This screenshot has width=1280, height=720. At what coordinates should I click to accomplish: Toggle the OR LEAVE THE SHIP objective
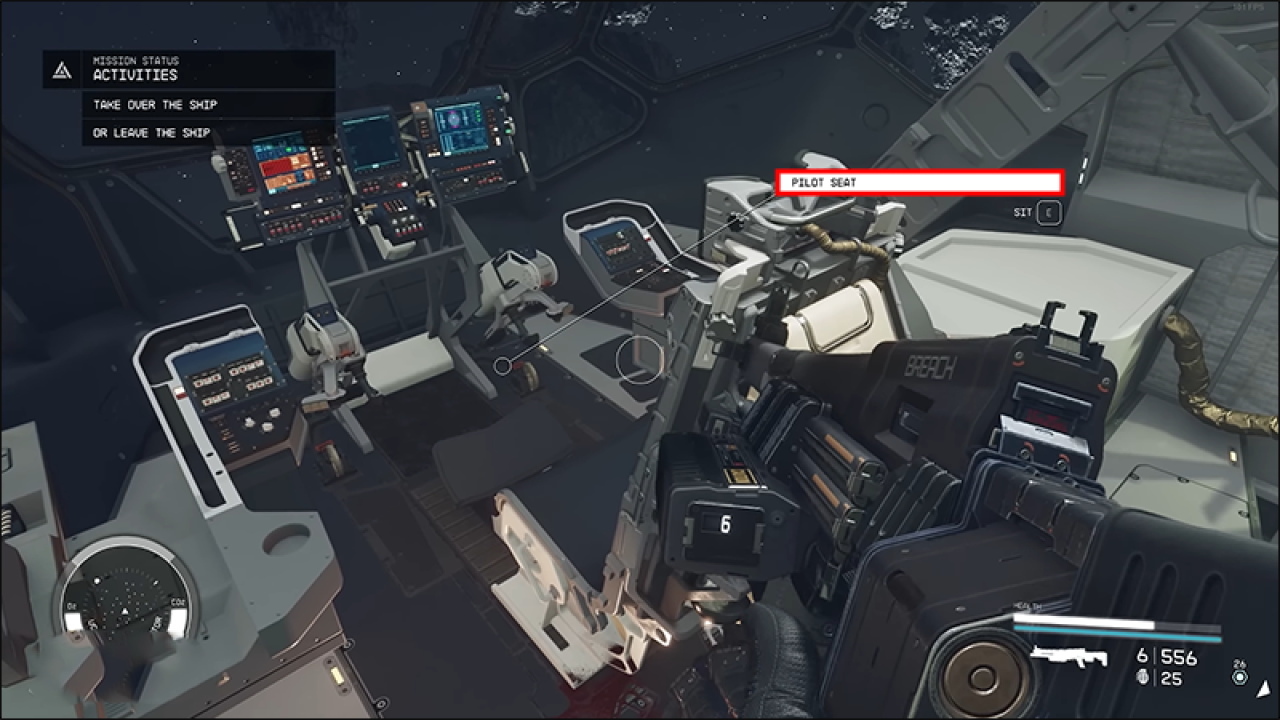pyautogui.click(x=149, y=132)
